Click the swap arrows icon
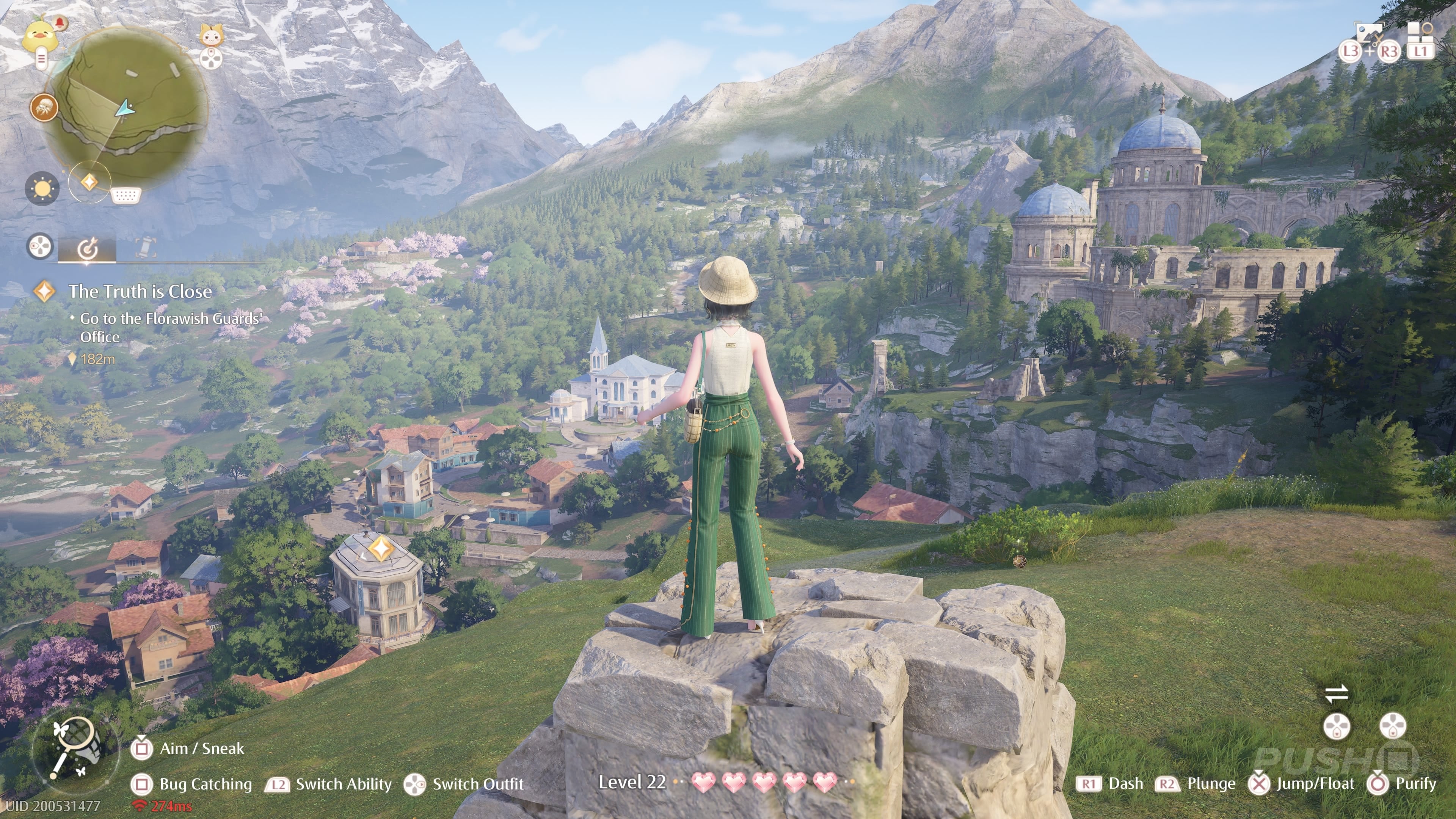The height and width of the screenshot is (819, 1456). click(x=1336, y=693)
